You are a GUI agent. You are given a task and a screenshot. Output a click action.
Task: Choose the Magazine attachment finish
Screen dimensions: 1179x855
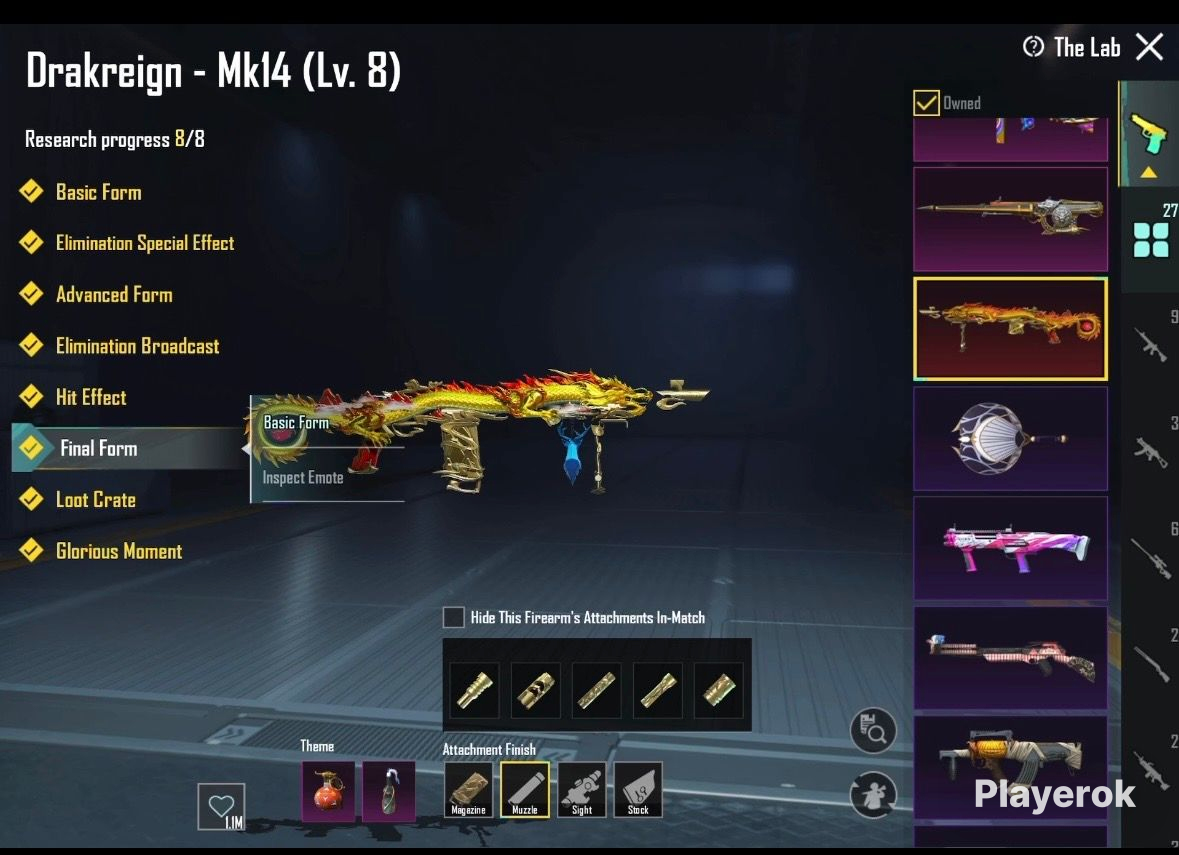(x=468, y=790)
